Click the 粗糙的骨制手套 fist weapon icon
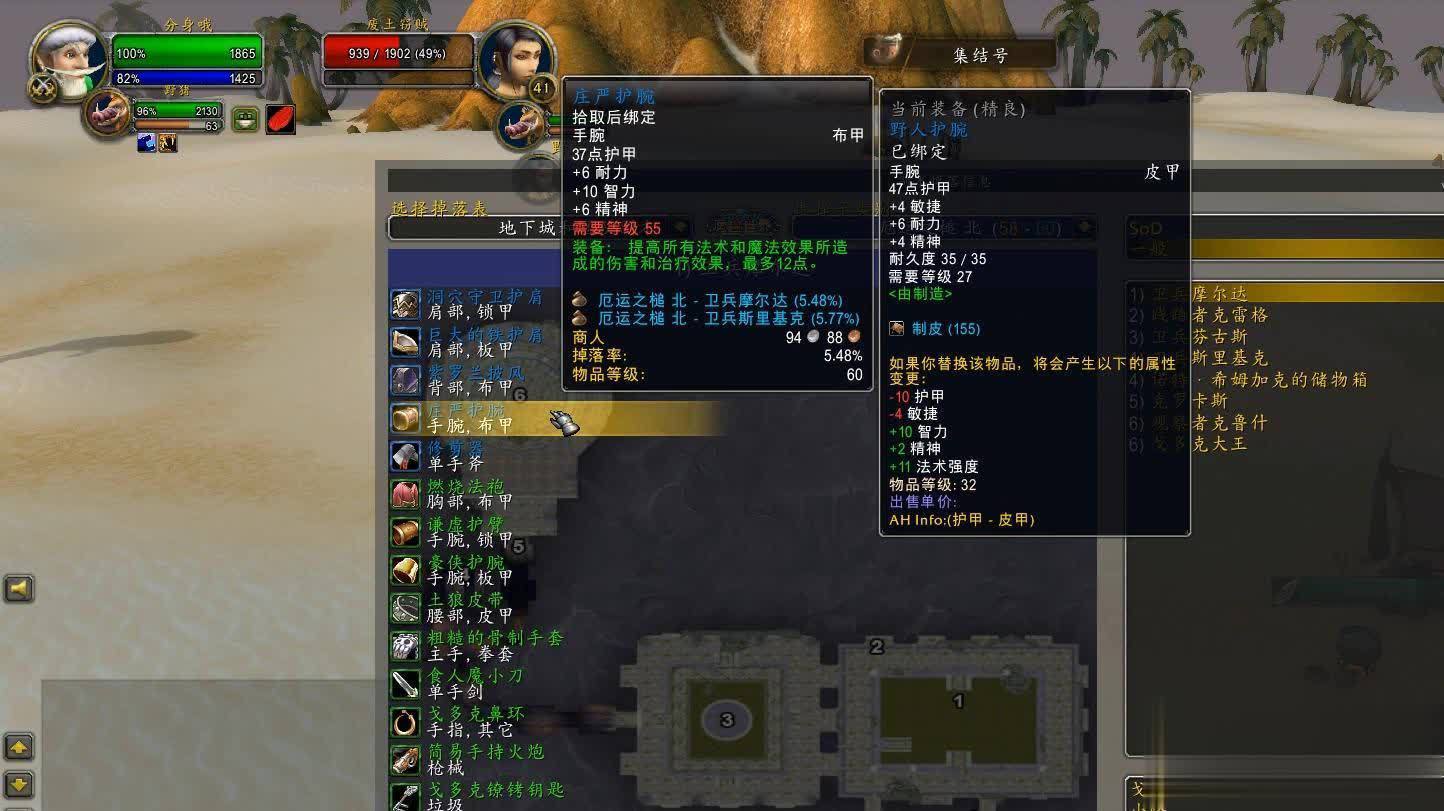 406,647
